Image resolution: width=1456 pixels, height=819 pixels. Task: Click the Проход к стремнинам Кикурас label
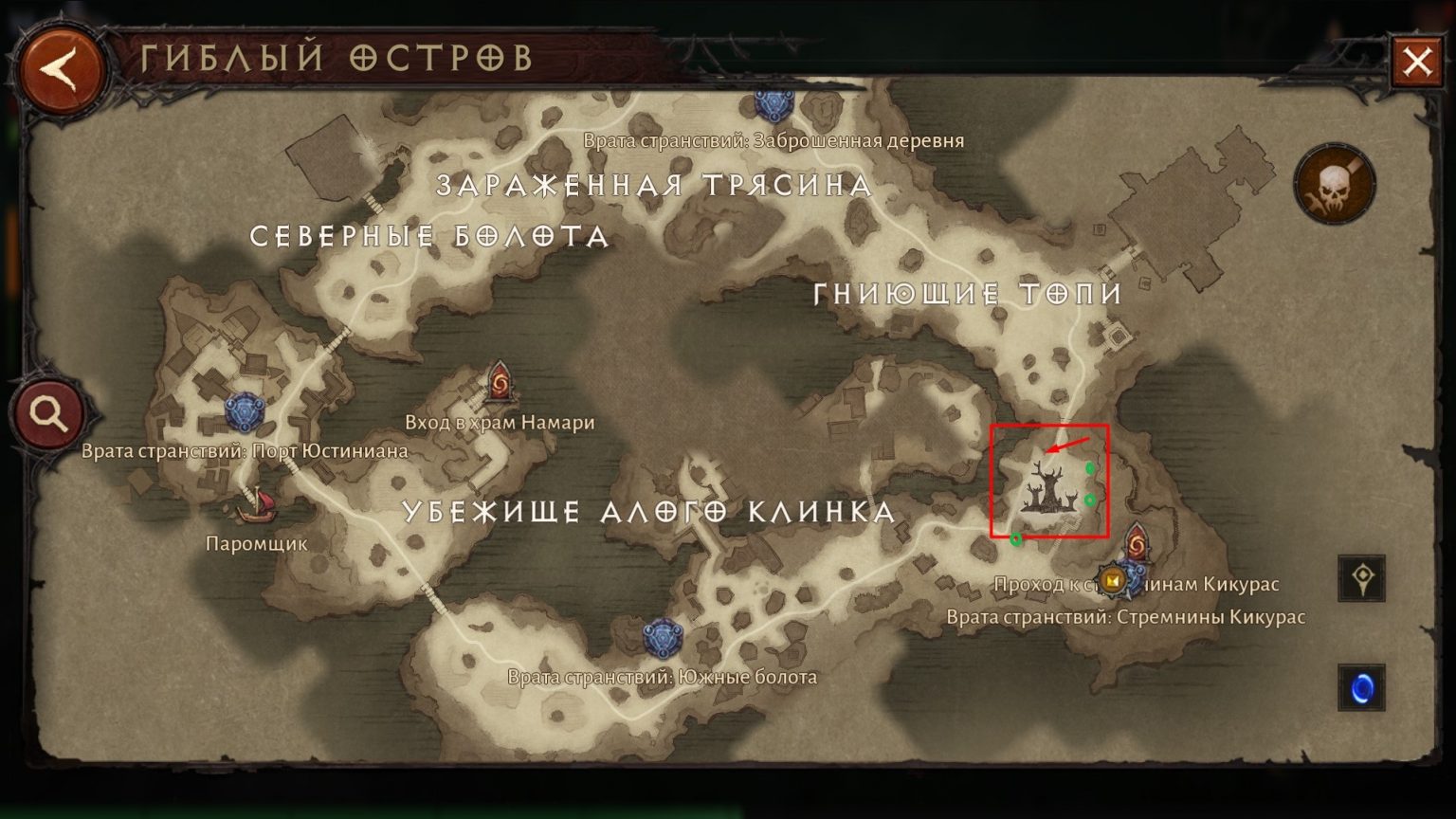(x=1137, y=584)
